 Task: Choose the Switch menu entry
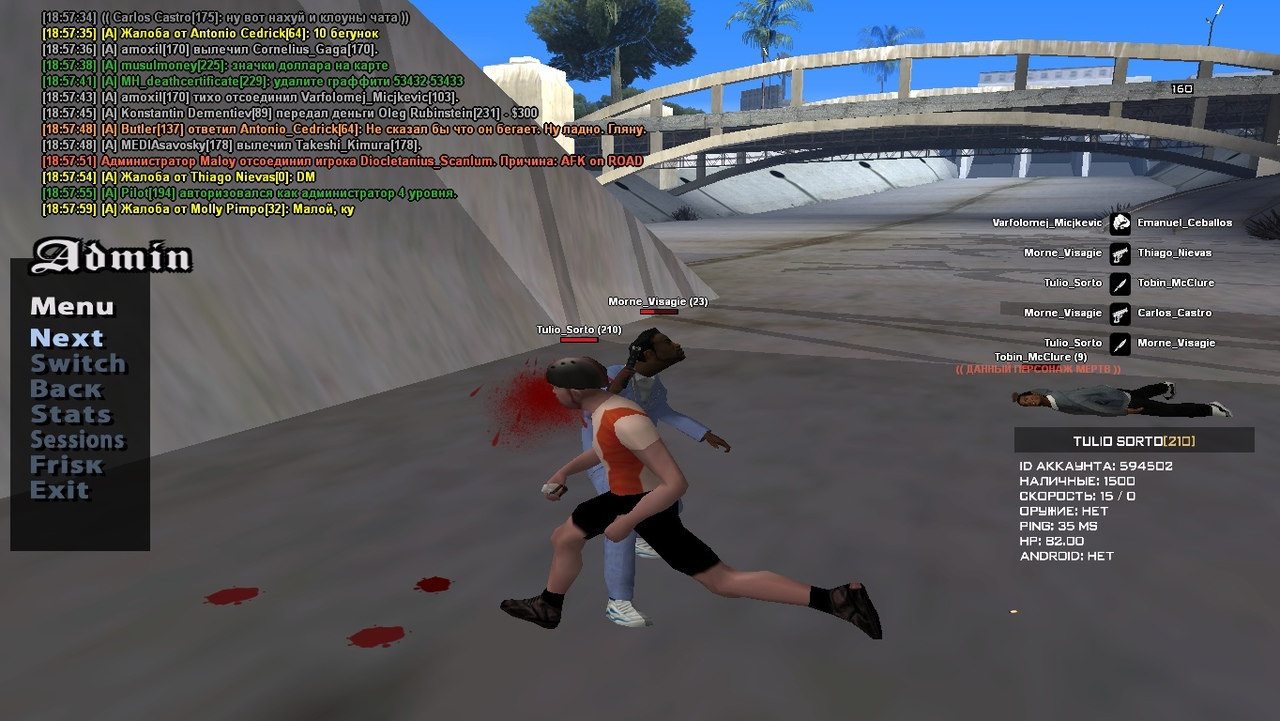[x=78, y=364]
